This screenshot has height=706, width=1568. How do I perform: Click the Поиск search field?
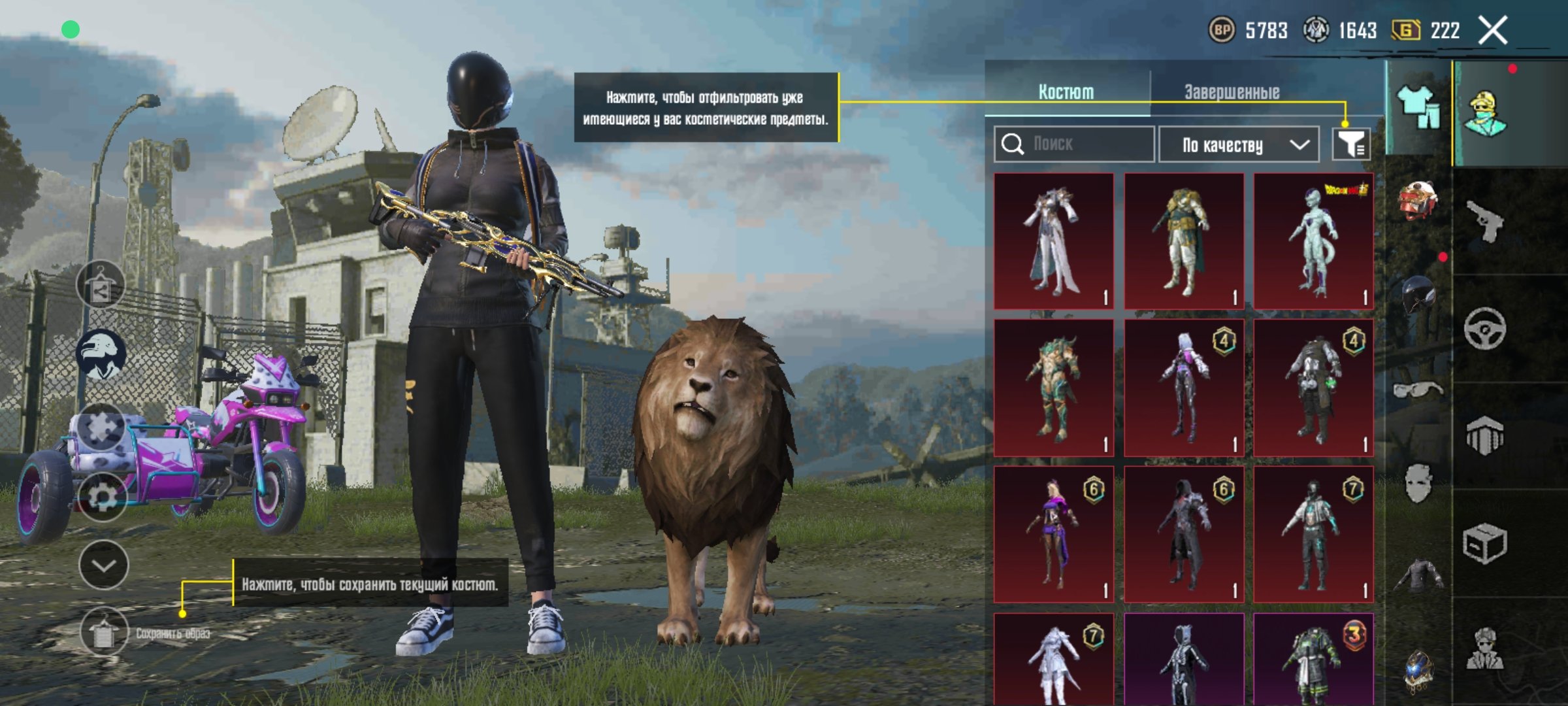tap(1075, 144)
